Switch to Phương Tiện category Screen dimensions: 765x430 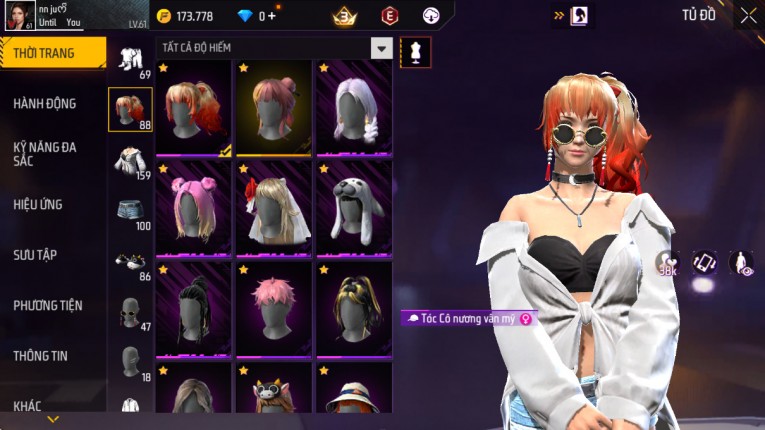[x=48, y=305]
